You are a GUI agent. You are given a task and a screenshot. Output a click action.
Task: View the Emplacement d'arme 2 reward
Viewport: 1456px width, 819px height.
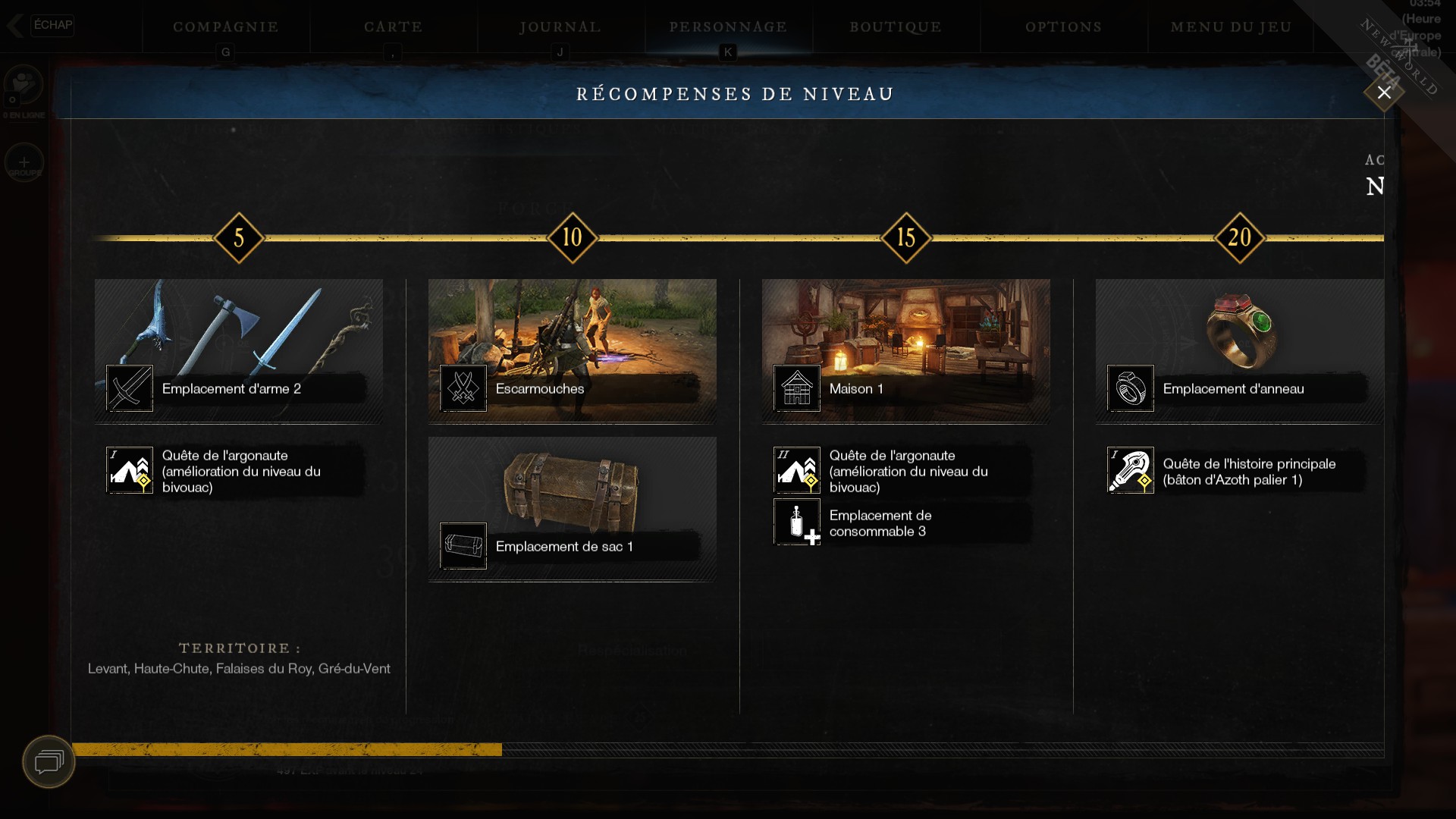tap(239, 350)
